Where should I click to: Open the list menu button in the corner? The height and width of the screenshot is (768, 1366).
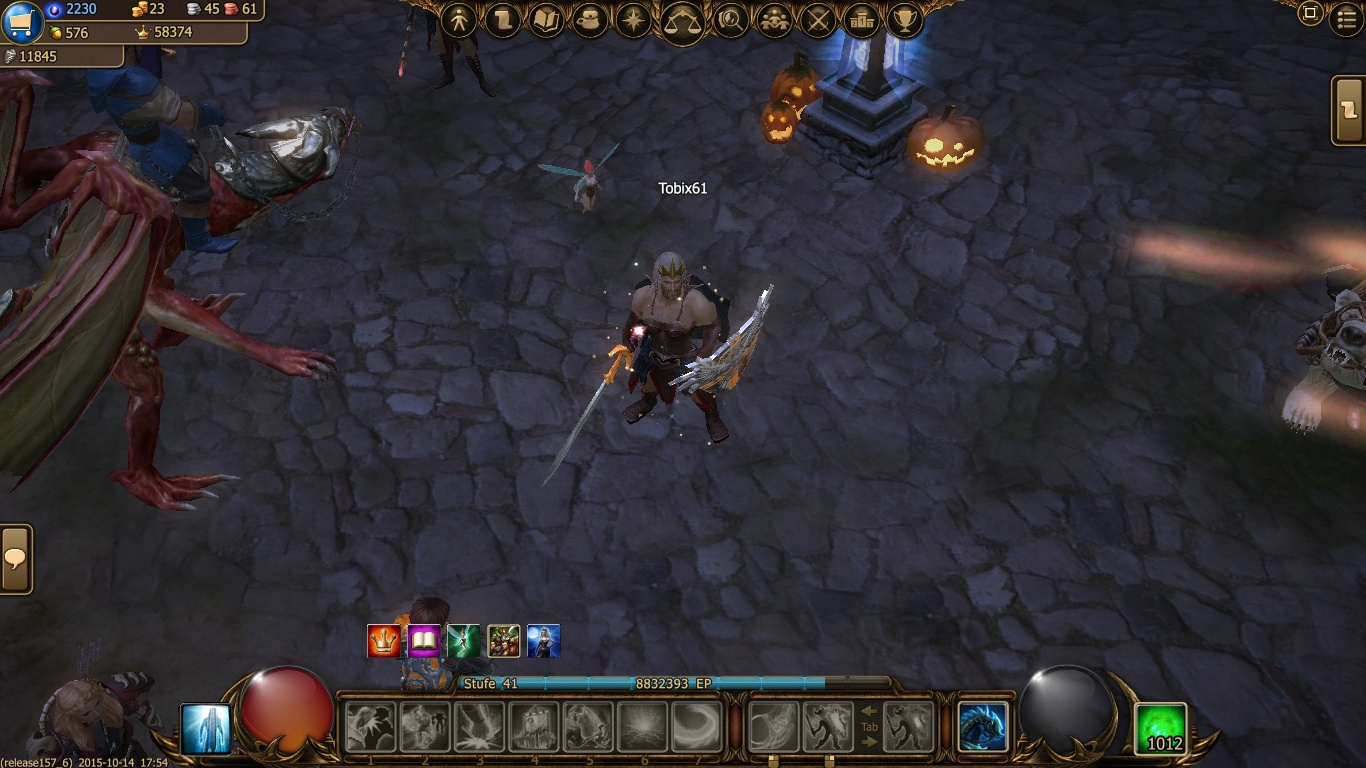click(x=1347, y=19)
